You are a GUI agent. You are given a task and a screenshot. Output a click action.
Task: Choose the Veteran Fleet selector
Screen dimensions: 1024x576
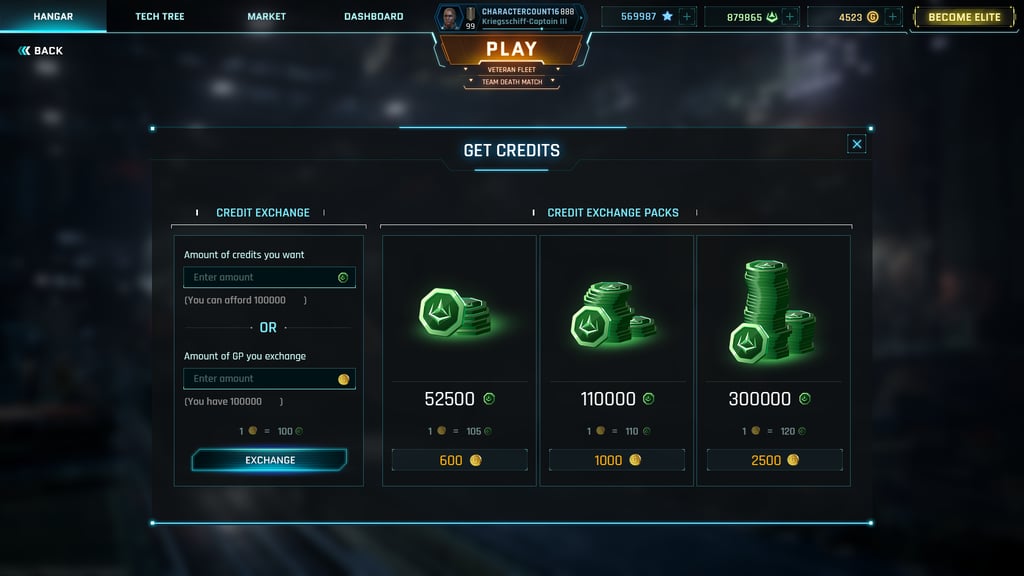point(511,69)
